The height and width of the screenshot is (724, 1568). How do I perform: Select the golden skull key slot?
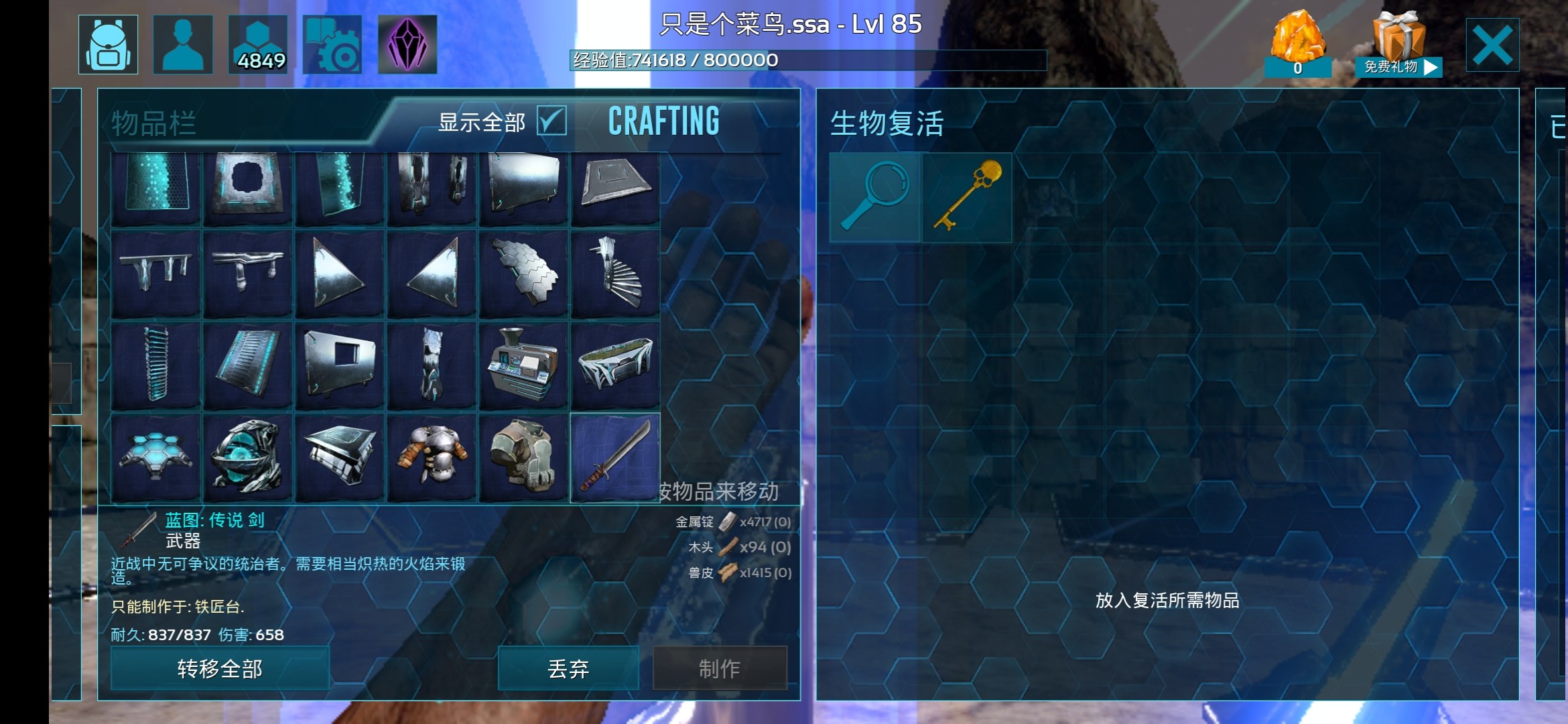(x=967, y=197)
